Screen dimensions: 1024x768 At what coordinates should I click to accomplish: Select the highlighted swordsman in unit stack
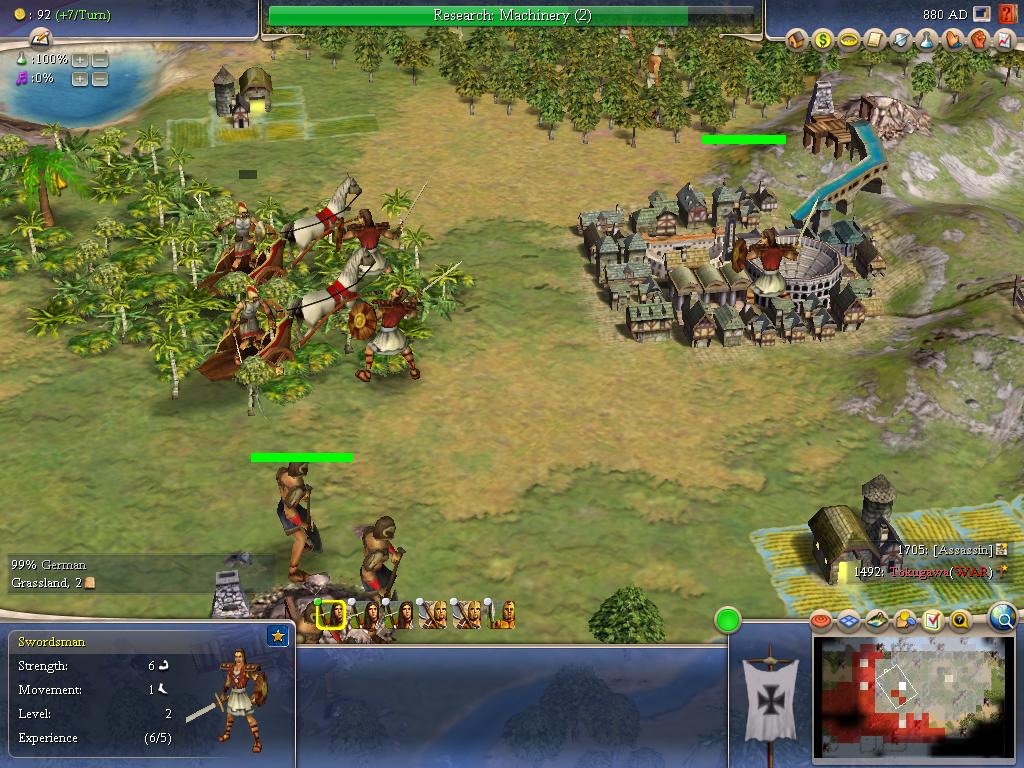(x=331, y=615)
